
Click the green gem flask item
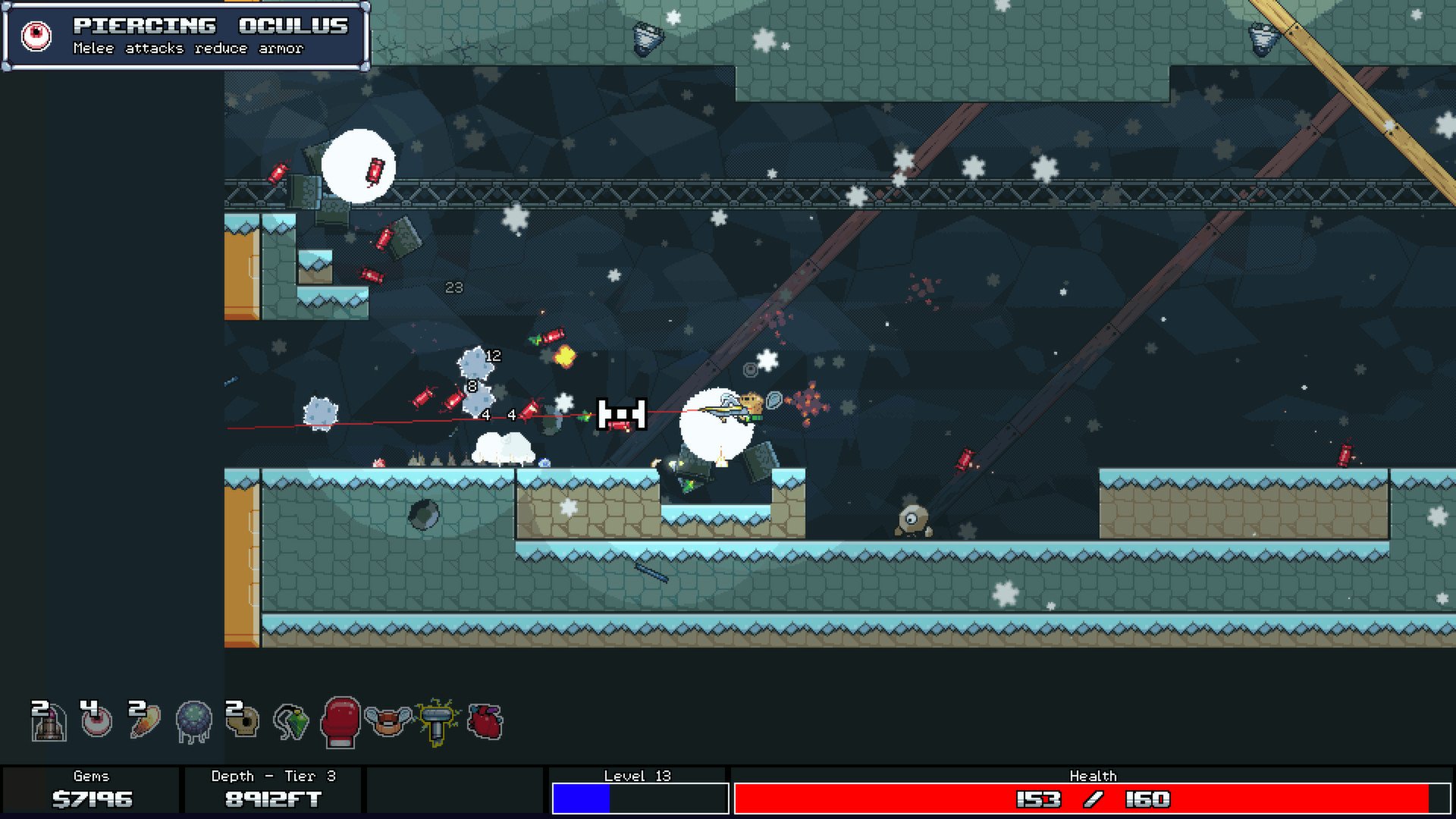290,724
